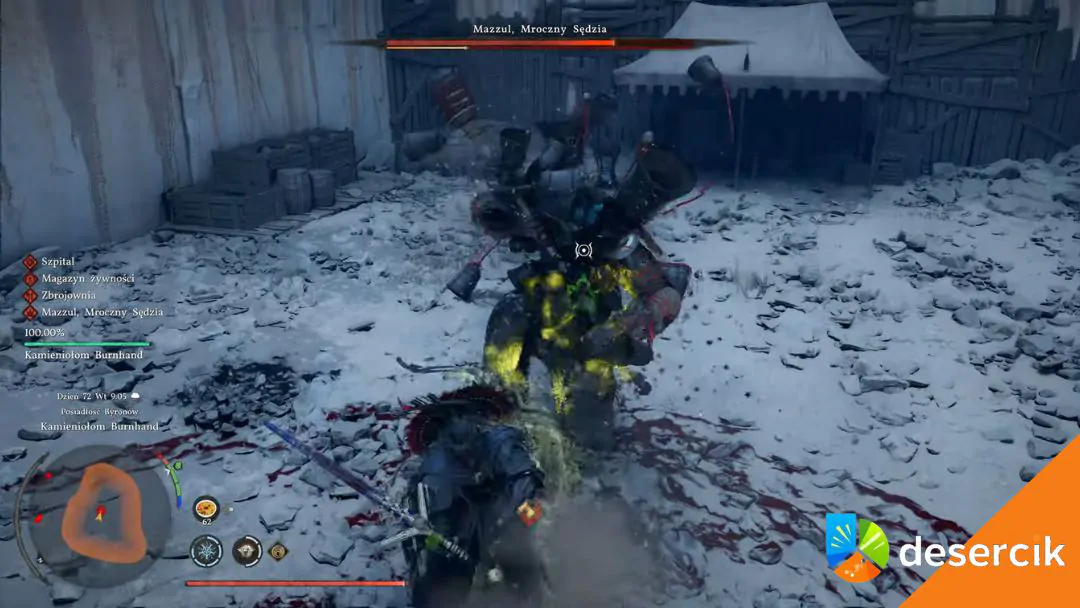The width and height of the screenshot is (1080, 608).
Task: Click the boss target lock-on reticle
Action: pyautogui.click(x=584, y=249)
